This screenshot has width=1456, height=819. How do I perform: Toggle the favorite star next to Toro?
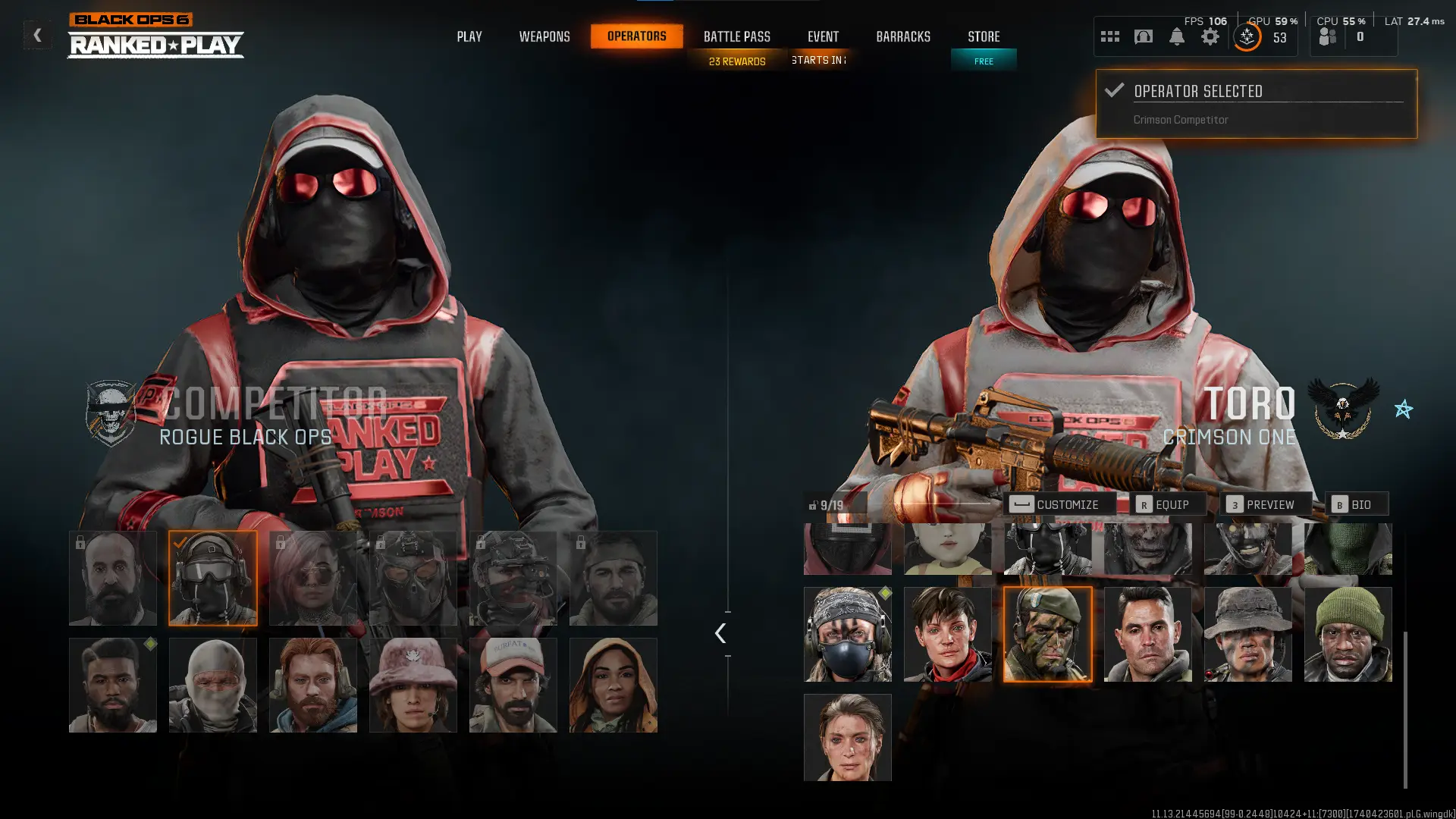click(x=1404, y=409)
